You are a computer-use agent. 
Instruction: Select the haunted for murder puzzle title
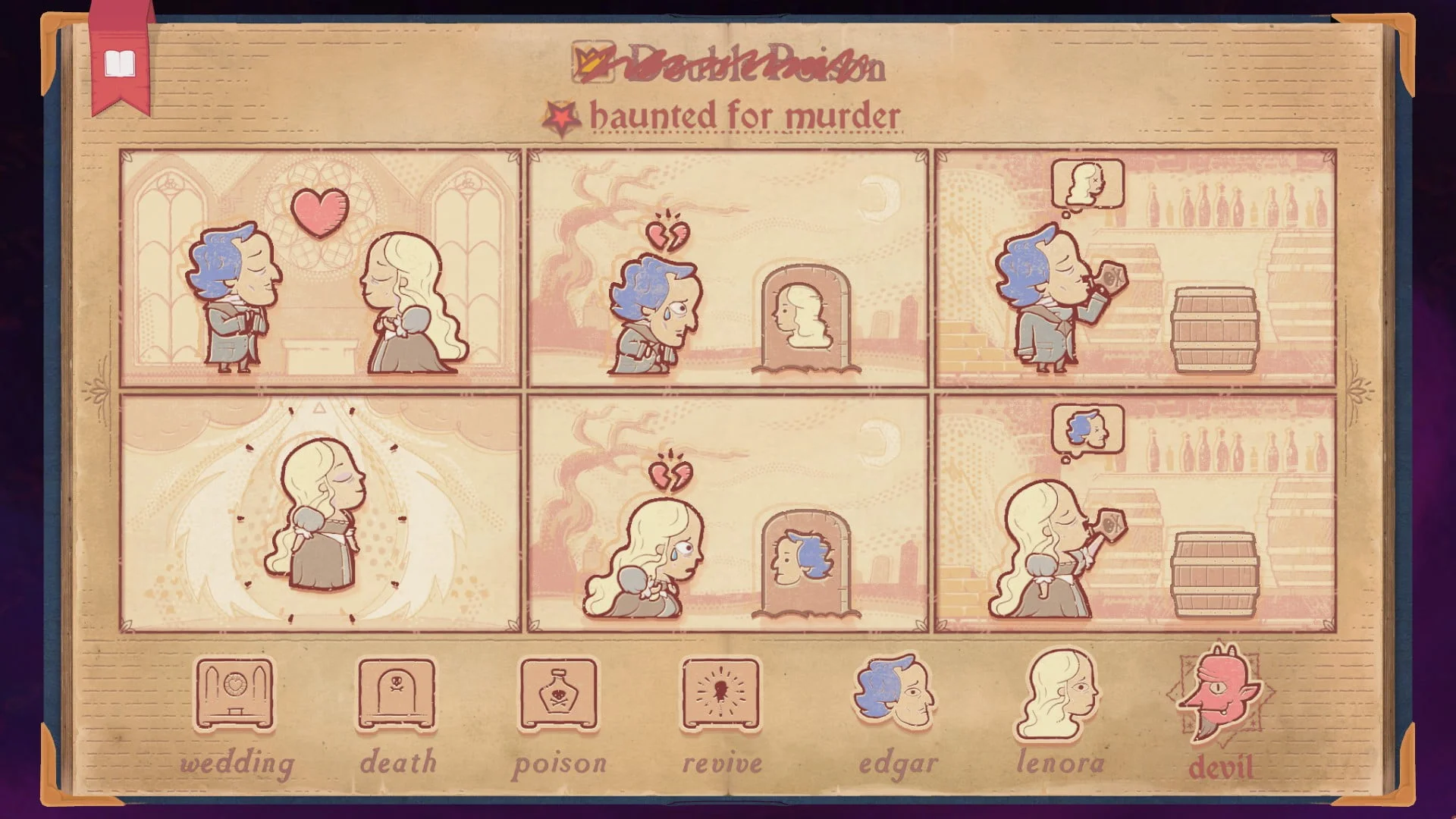pyautogui.click(x=747, y=115)
